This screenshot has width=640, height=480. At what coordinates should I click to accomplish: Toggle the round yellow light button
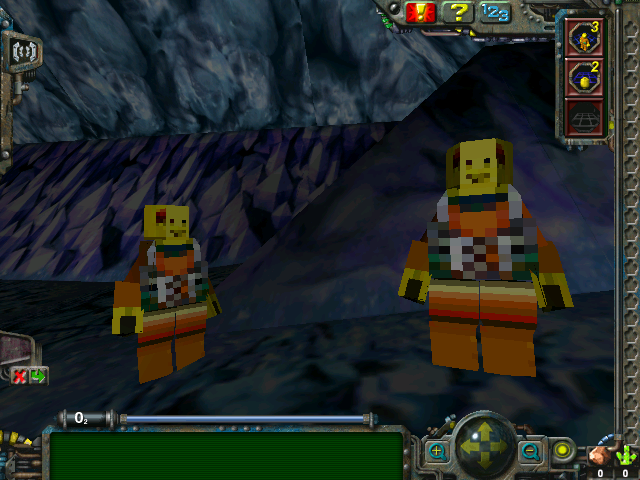pyautogui.click(x=563, y=451)
